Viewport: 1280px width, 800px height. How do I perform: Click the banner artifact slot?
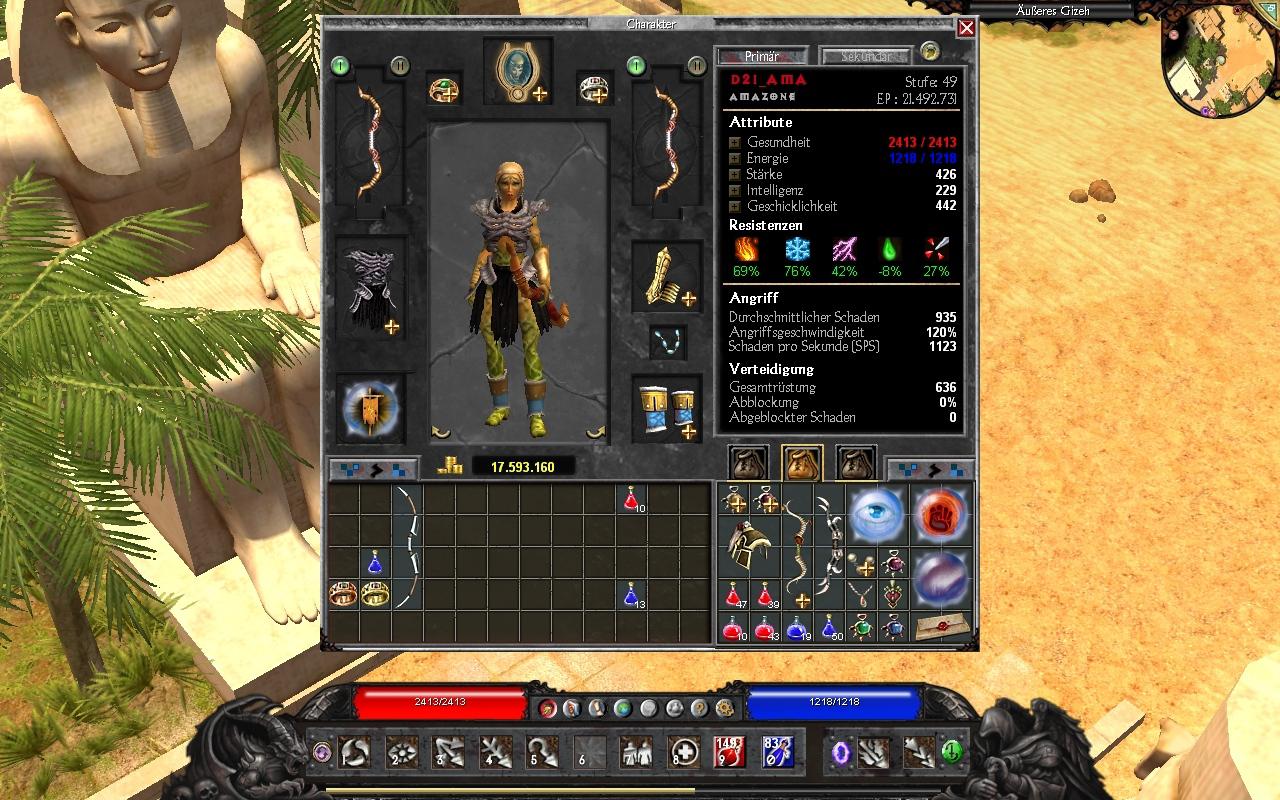(x=370, y=410)
